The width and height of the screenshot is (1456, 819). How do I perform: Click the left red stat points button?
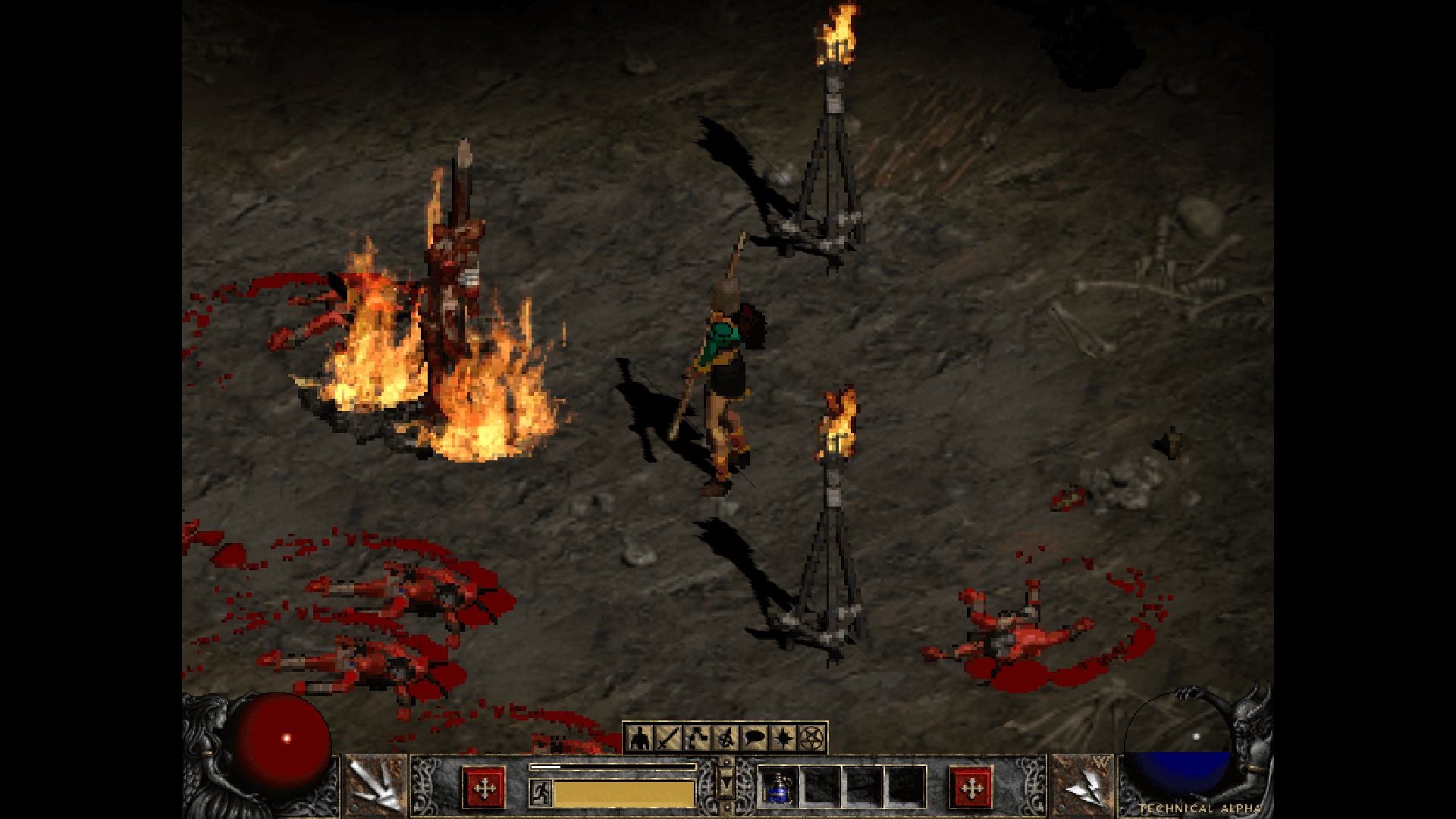pos(484,789)
